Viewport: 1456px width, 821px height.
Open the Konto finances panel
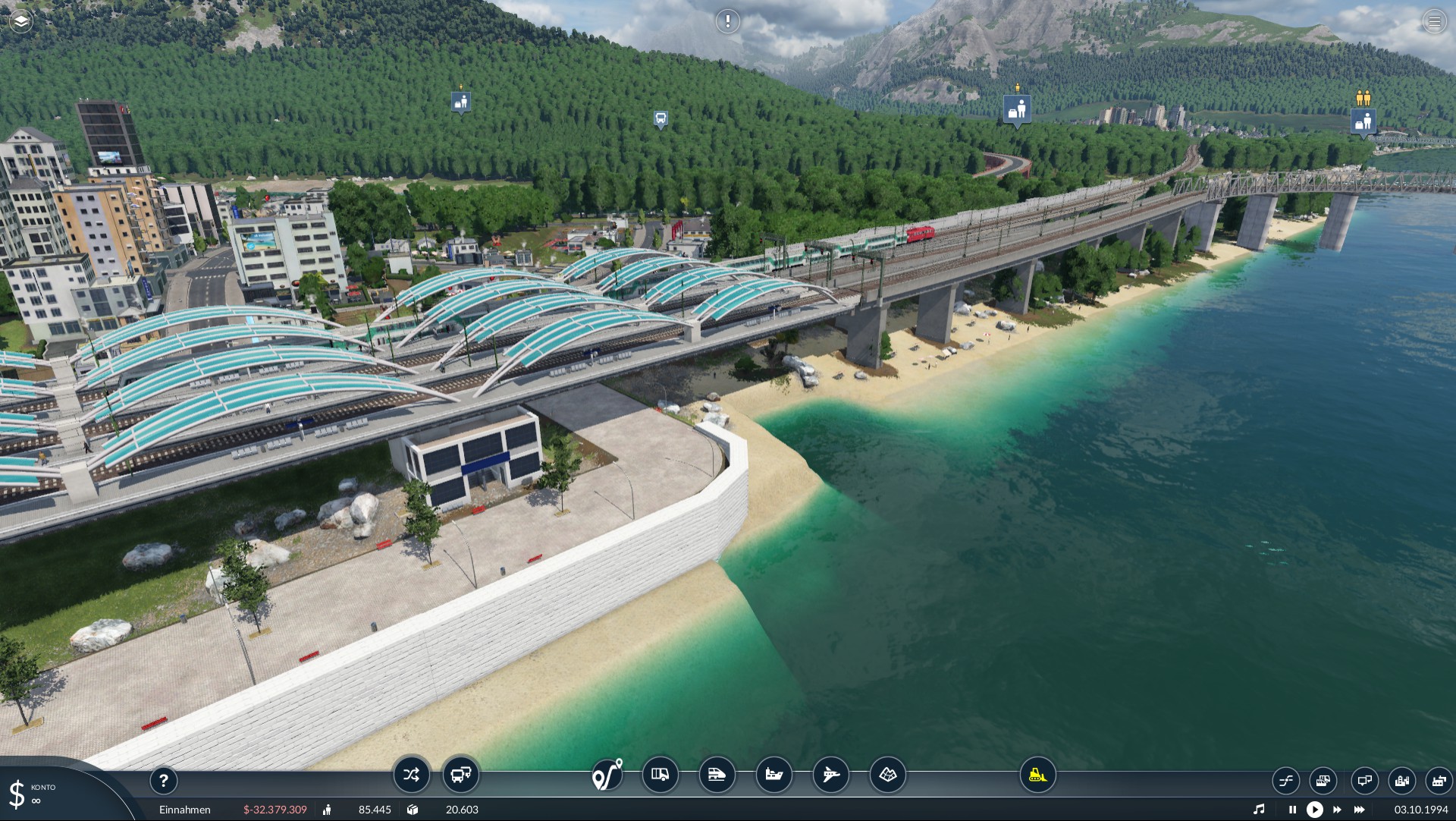pyautogui.click(x=30, y=794)
